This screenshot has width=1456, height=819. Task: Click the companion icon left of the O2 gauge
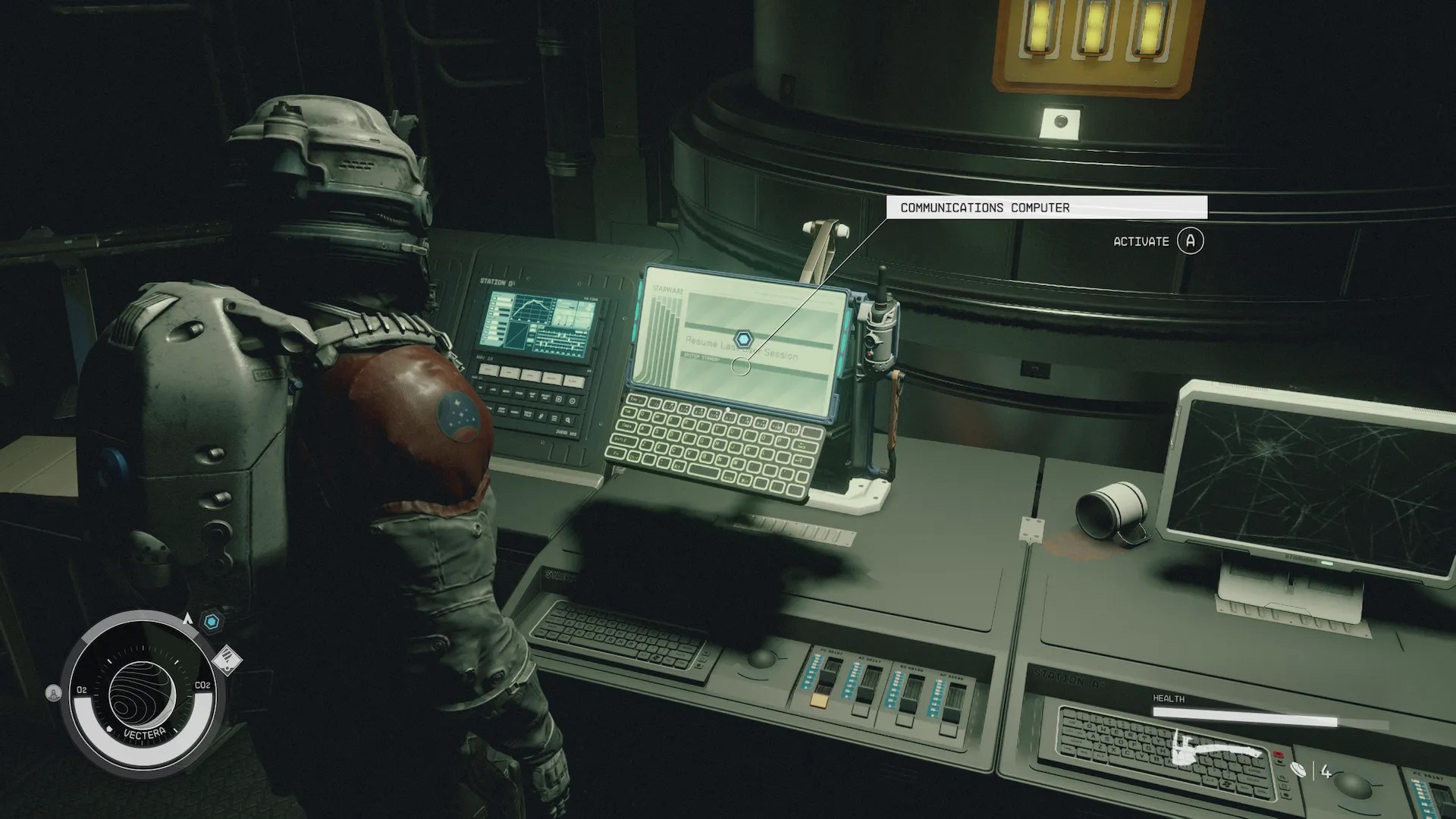point(53,692)
